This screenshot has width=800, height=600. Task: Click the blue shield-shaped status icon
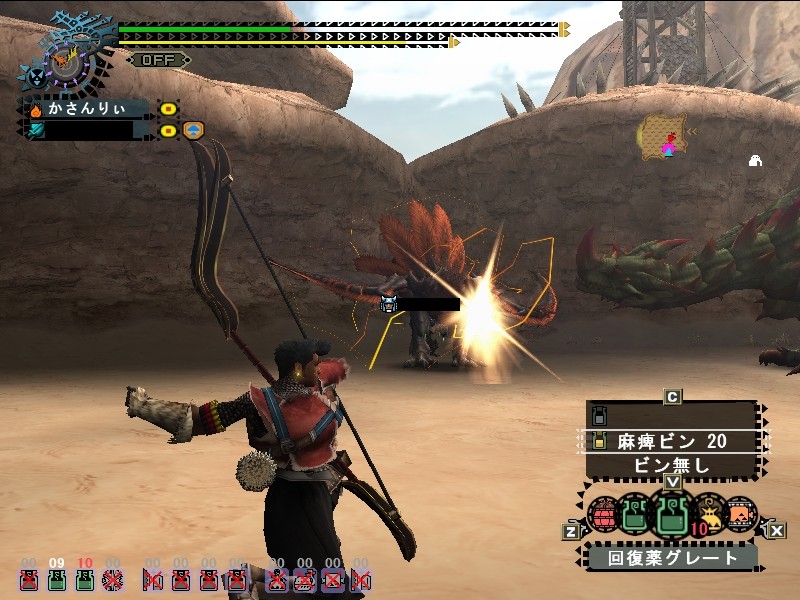click(193, 130)
